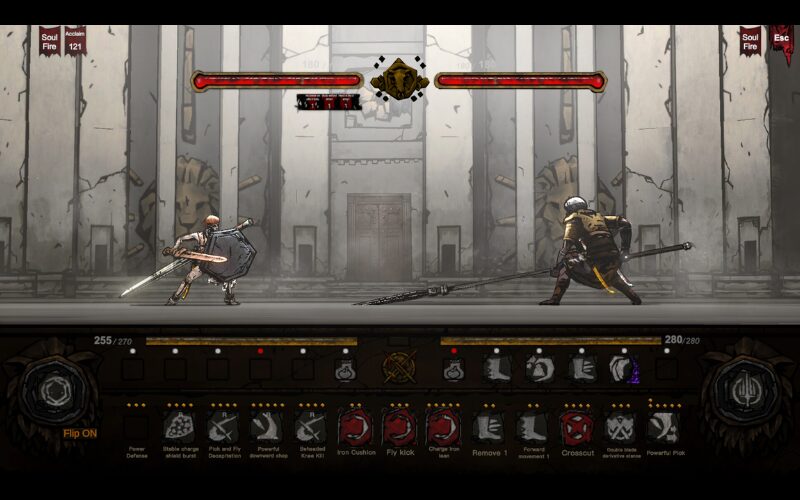Screen dimensions: 800x500
Task: Click the potion flask in the player's queue
Action: tap(345, 371)
